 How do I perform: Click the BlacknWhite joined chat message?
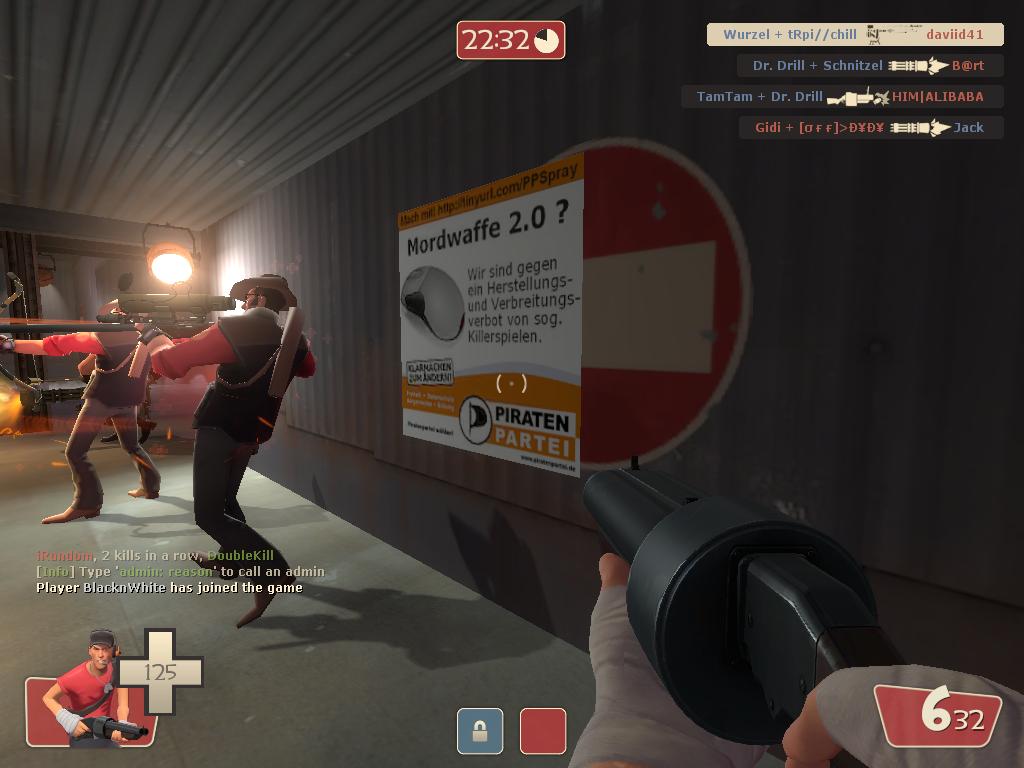[x=169, y=588]
